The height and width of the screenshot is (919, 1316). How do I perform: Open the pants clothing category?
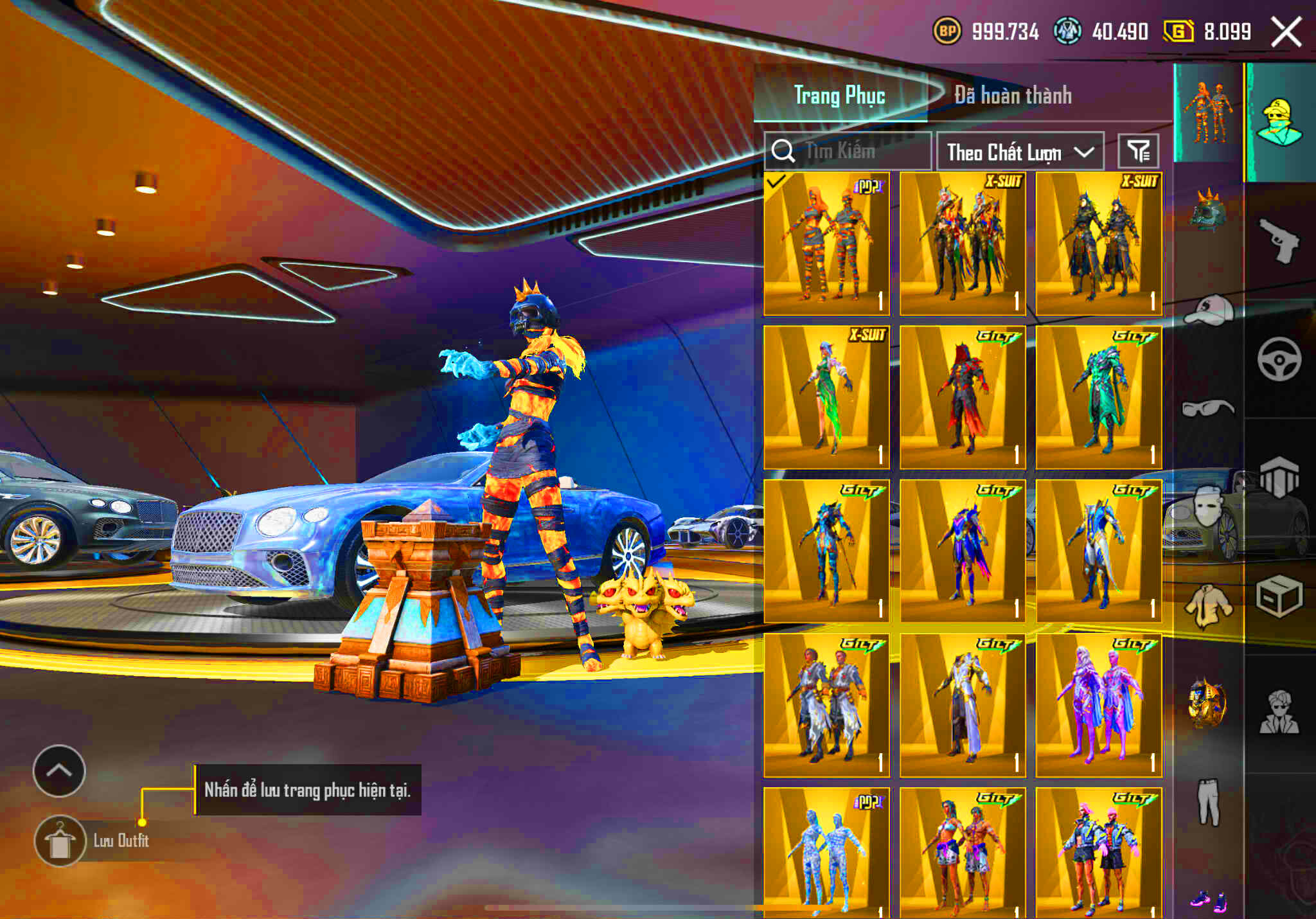click(x=1208, y=801)
